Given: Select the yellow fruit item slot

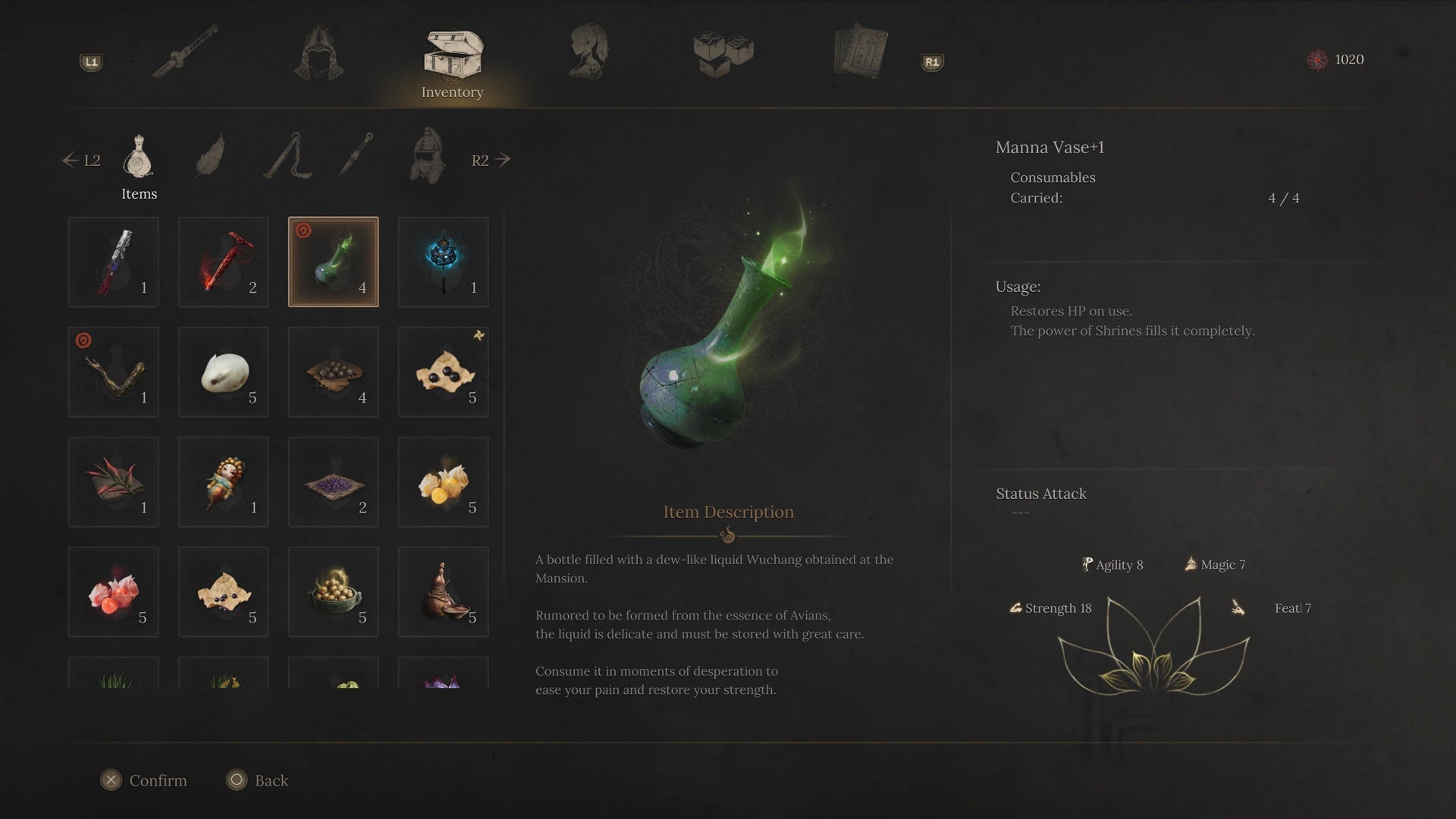Looking at the screenshot, I should 443,482.
